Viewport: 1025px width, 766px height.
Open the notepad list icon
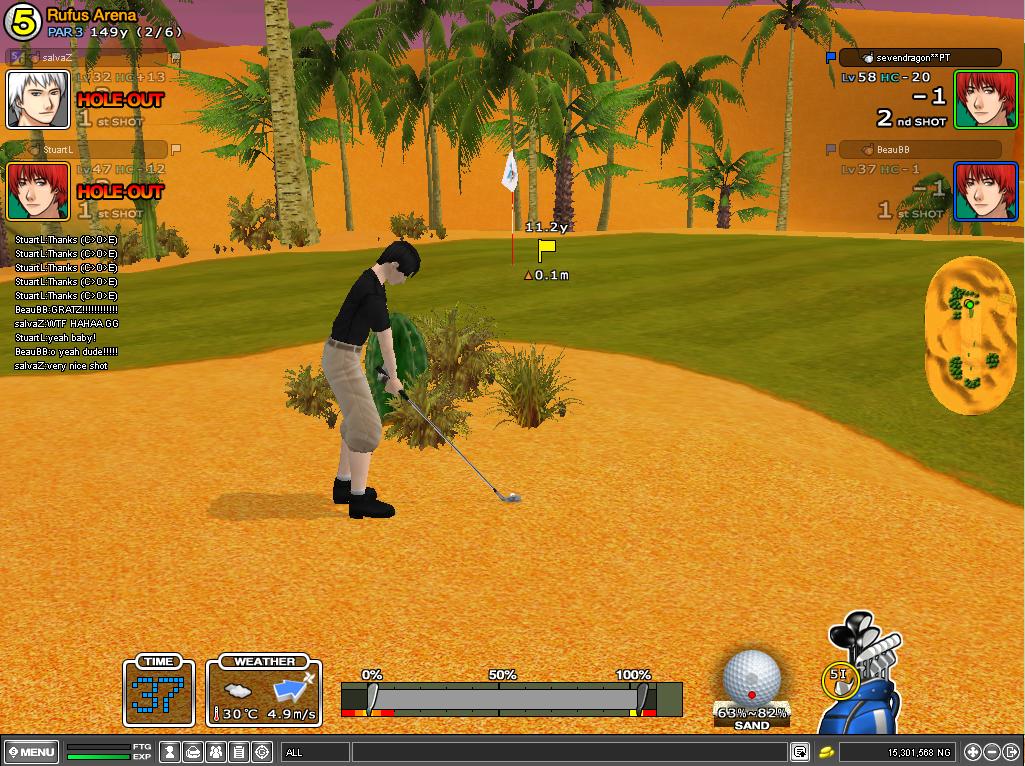pyautogui.click(x=239, y=752)
